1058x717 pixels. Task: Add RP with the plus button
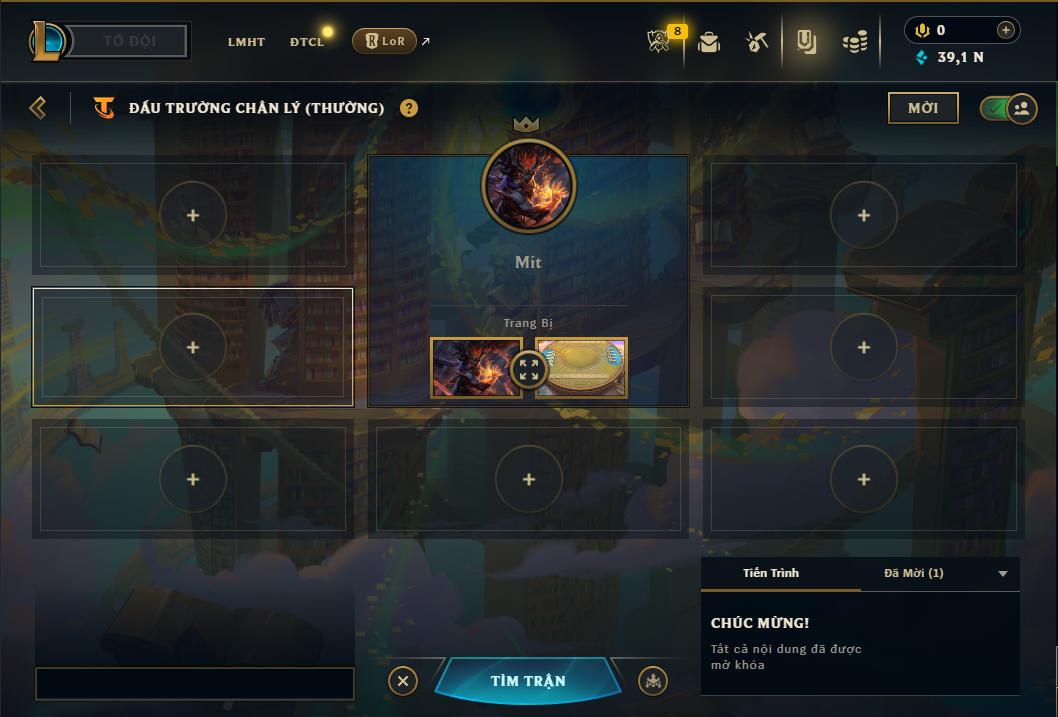coord(1006,30)
